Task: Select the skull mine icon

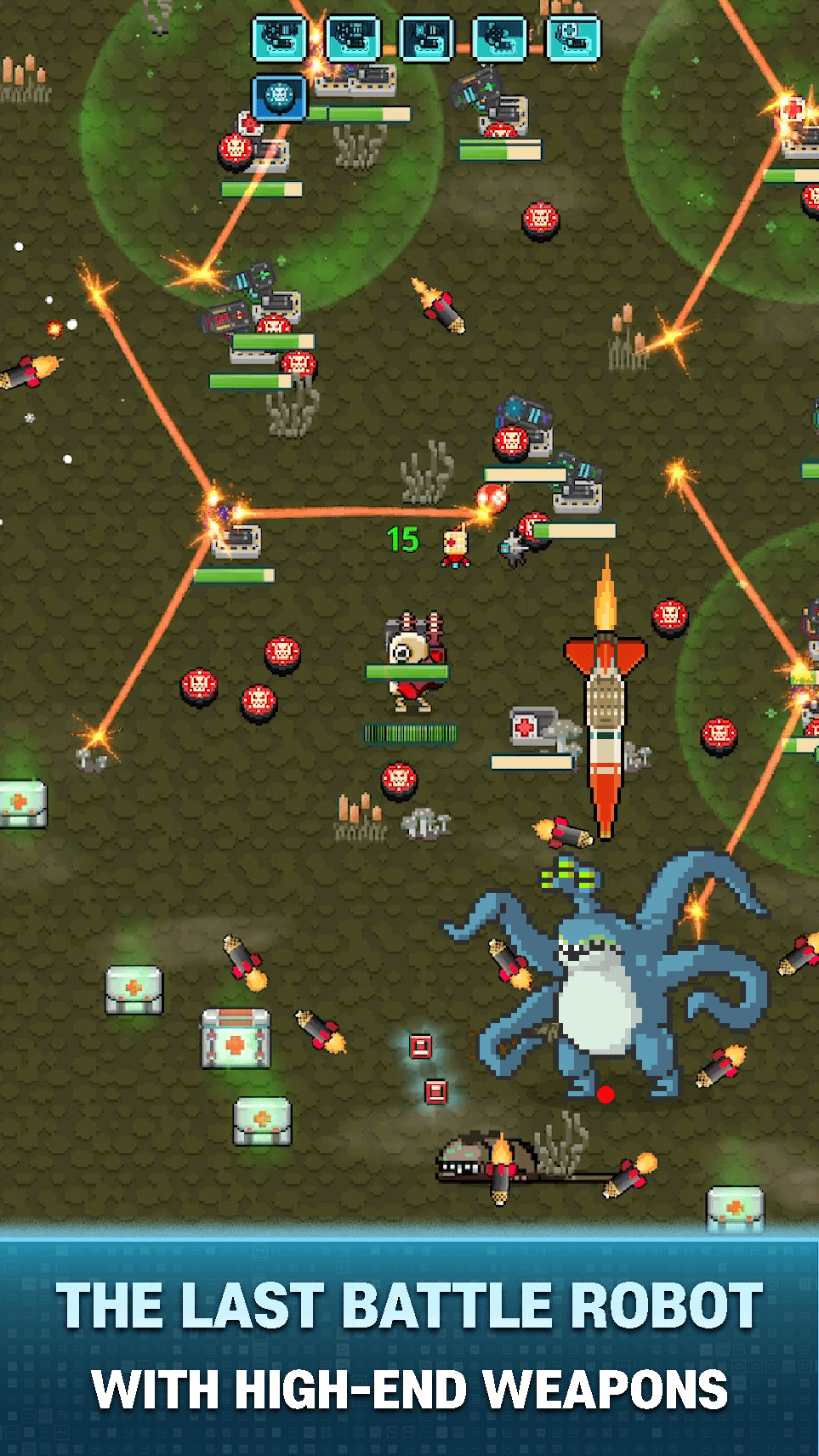Action: [x=279, y=95]
